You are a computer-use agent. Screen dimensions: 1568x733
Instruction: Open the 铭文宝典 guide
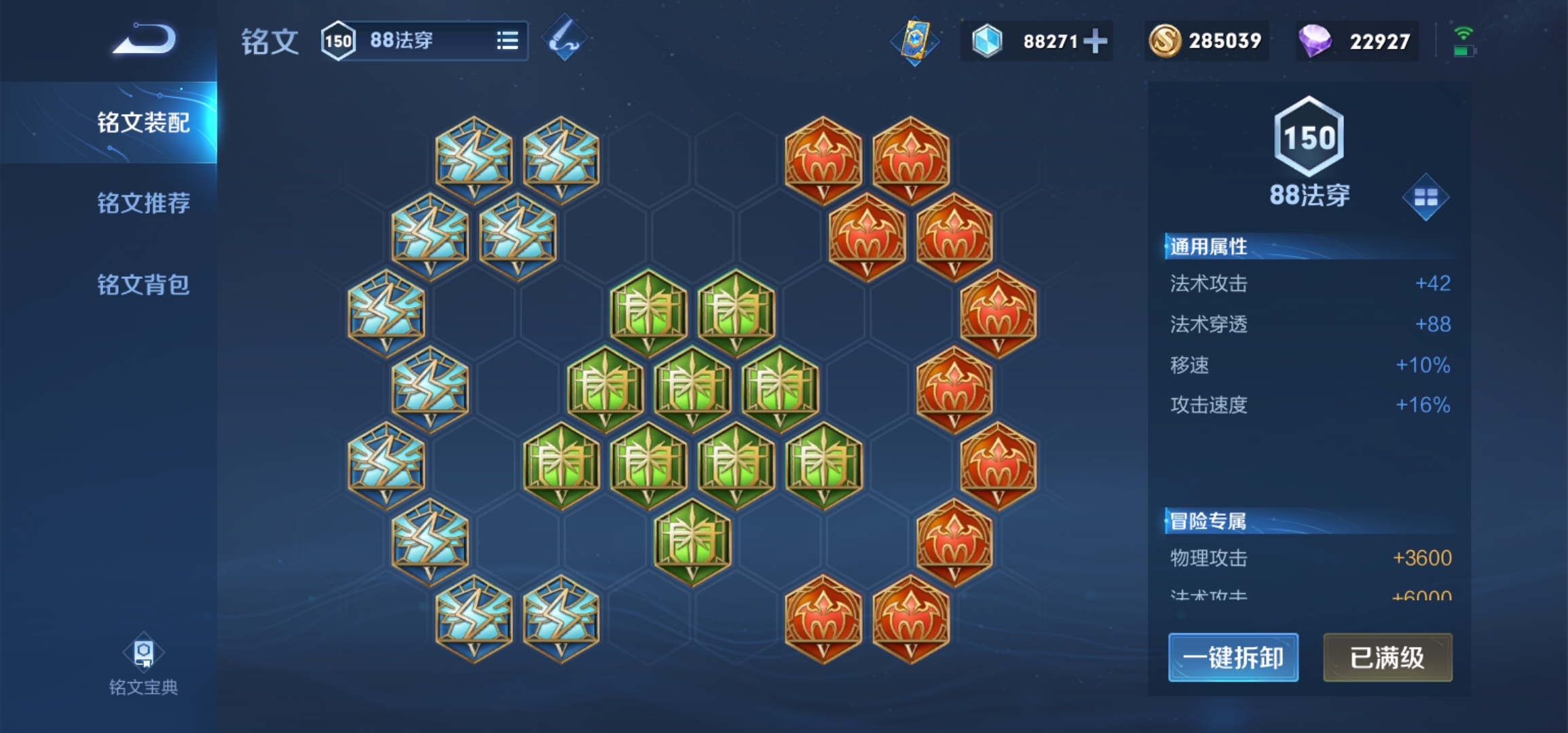143,666
